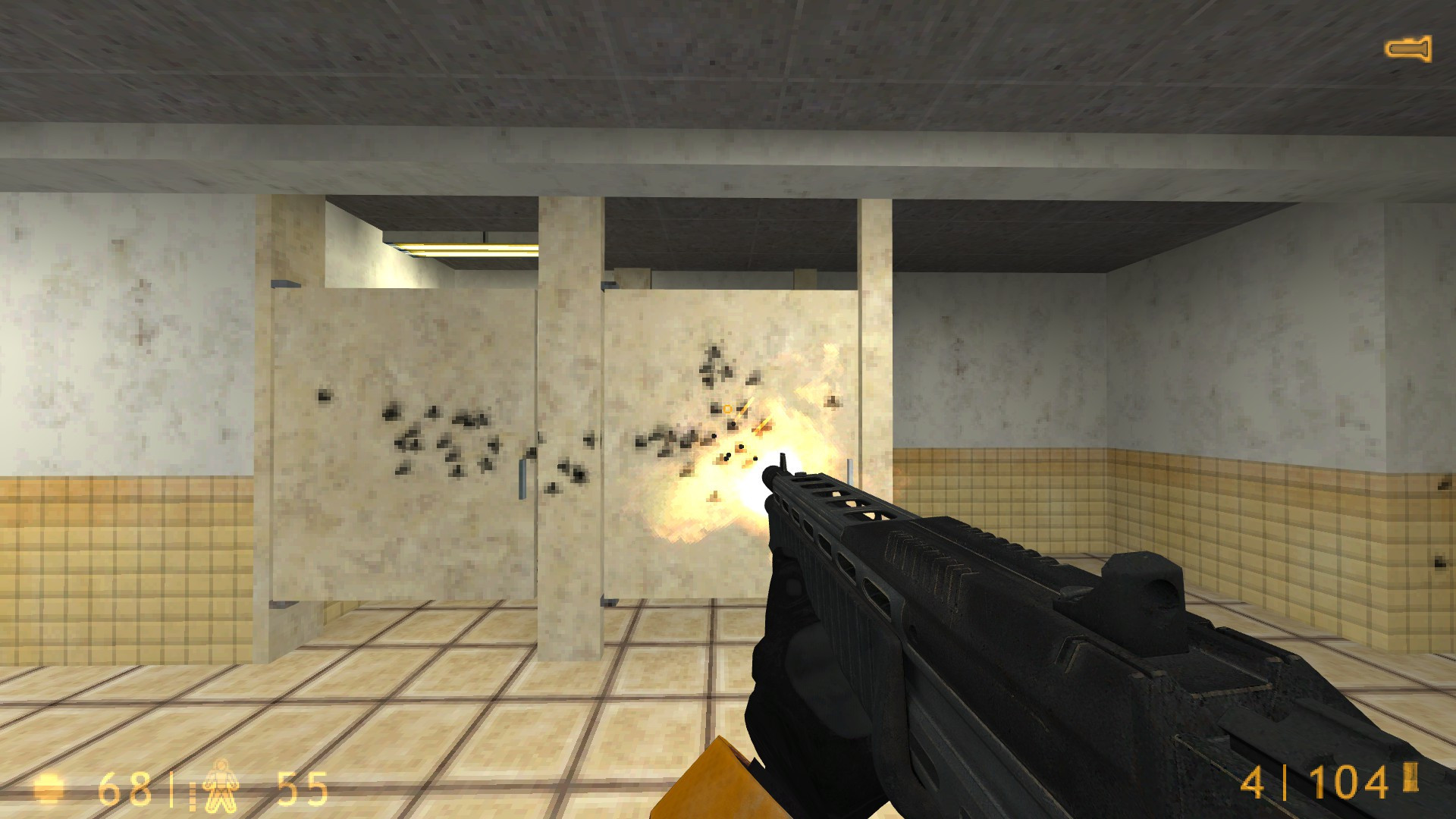
Task: Select the HEV suit figure icon
Action: tap(221, 789)
